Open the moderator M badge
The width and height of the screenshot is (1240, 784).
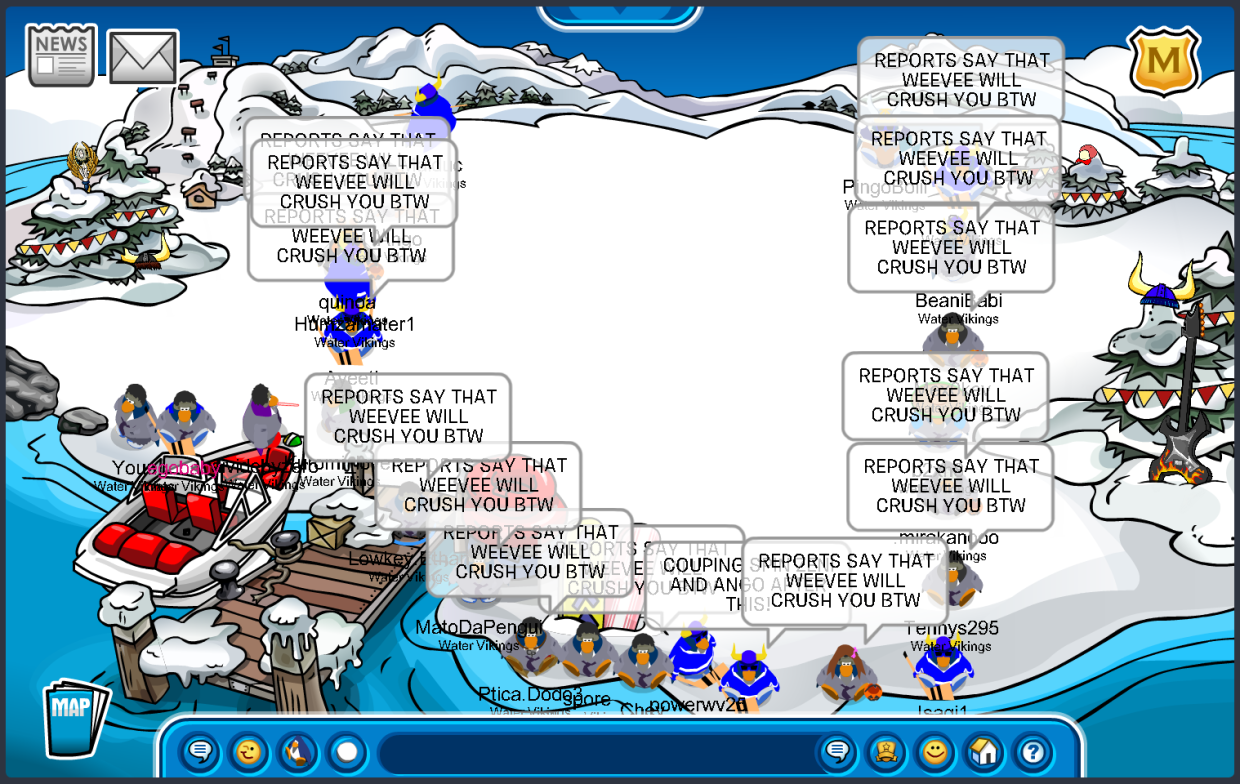(x=1163, y=62)
